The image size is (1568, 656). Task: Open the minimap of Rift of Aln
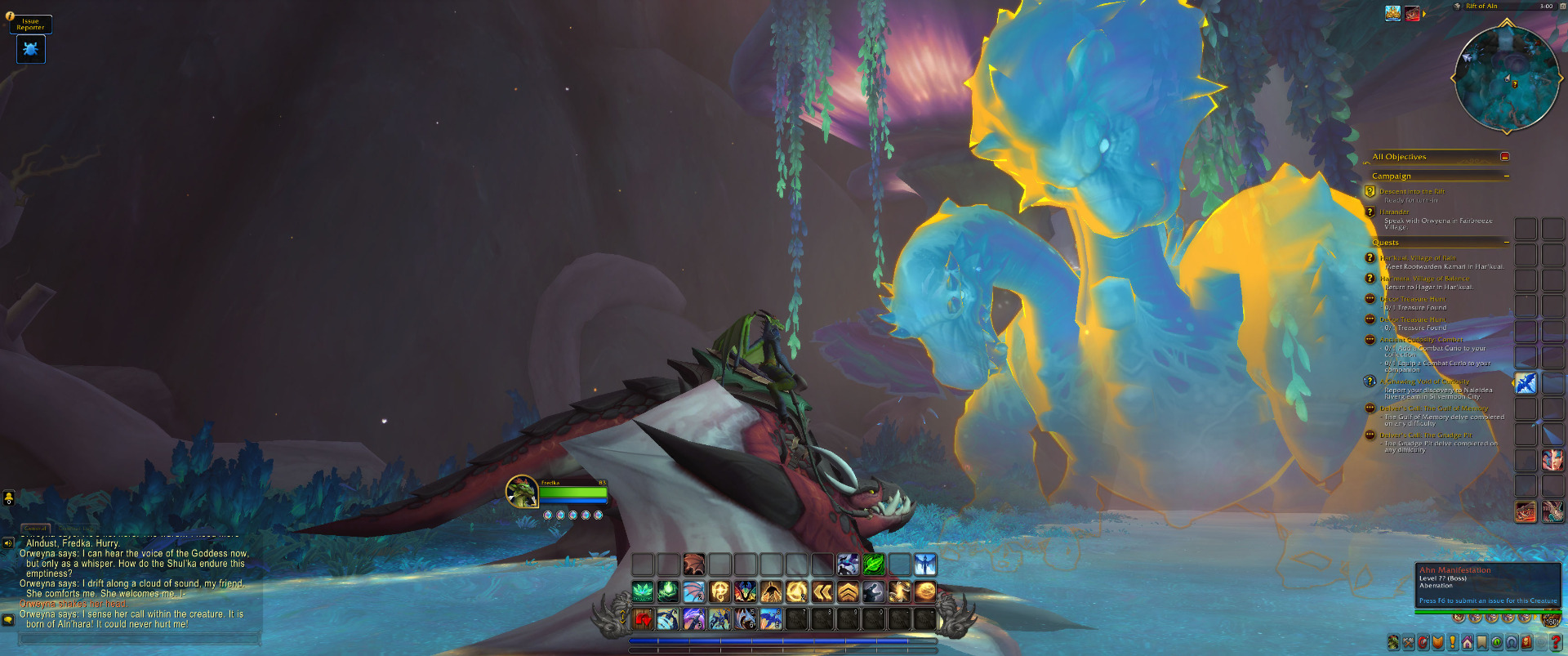pyautogui.click(x=1506, y=78)
